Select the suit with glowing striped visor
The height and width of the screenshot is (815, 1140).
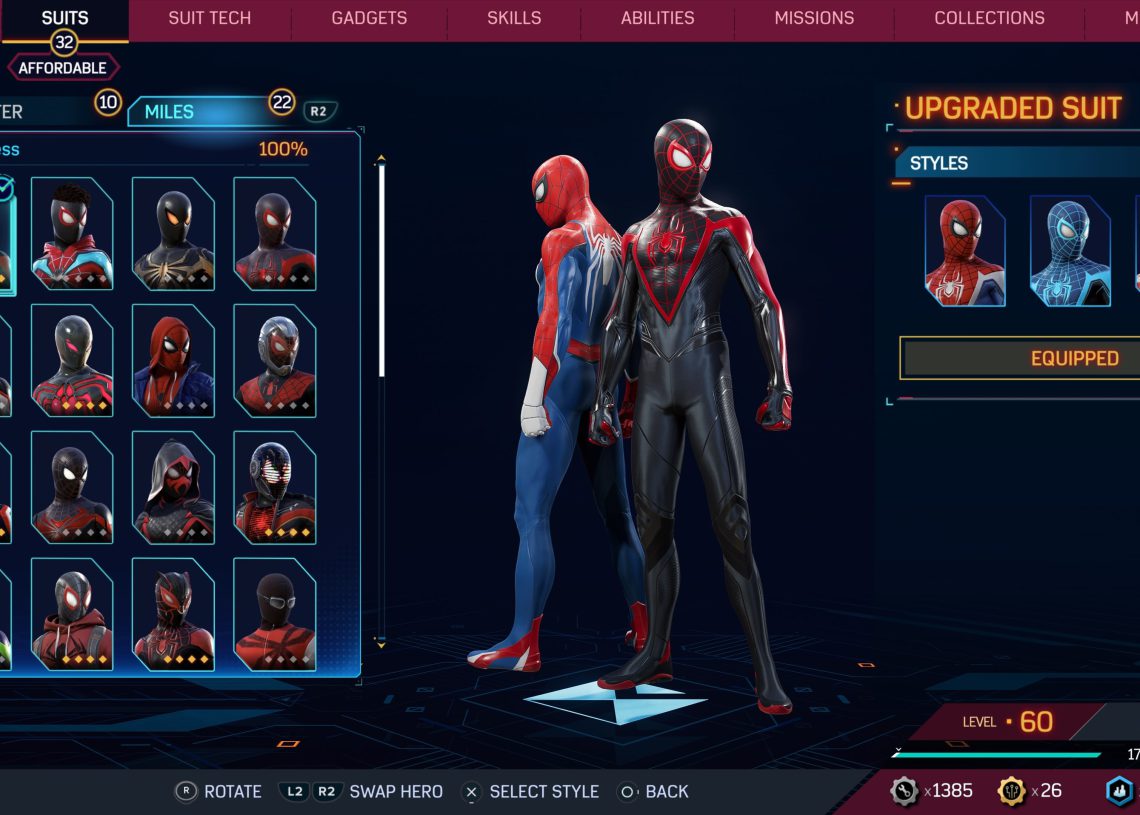tap(275, 487)
